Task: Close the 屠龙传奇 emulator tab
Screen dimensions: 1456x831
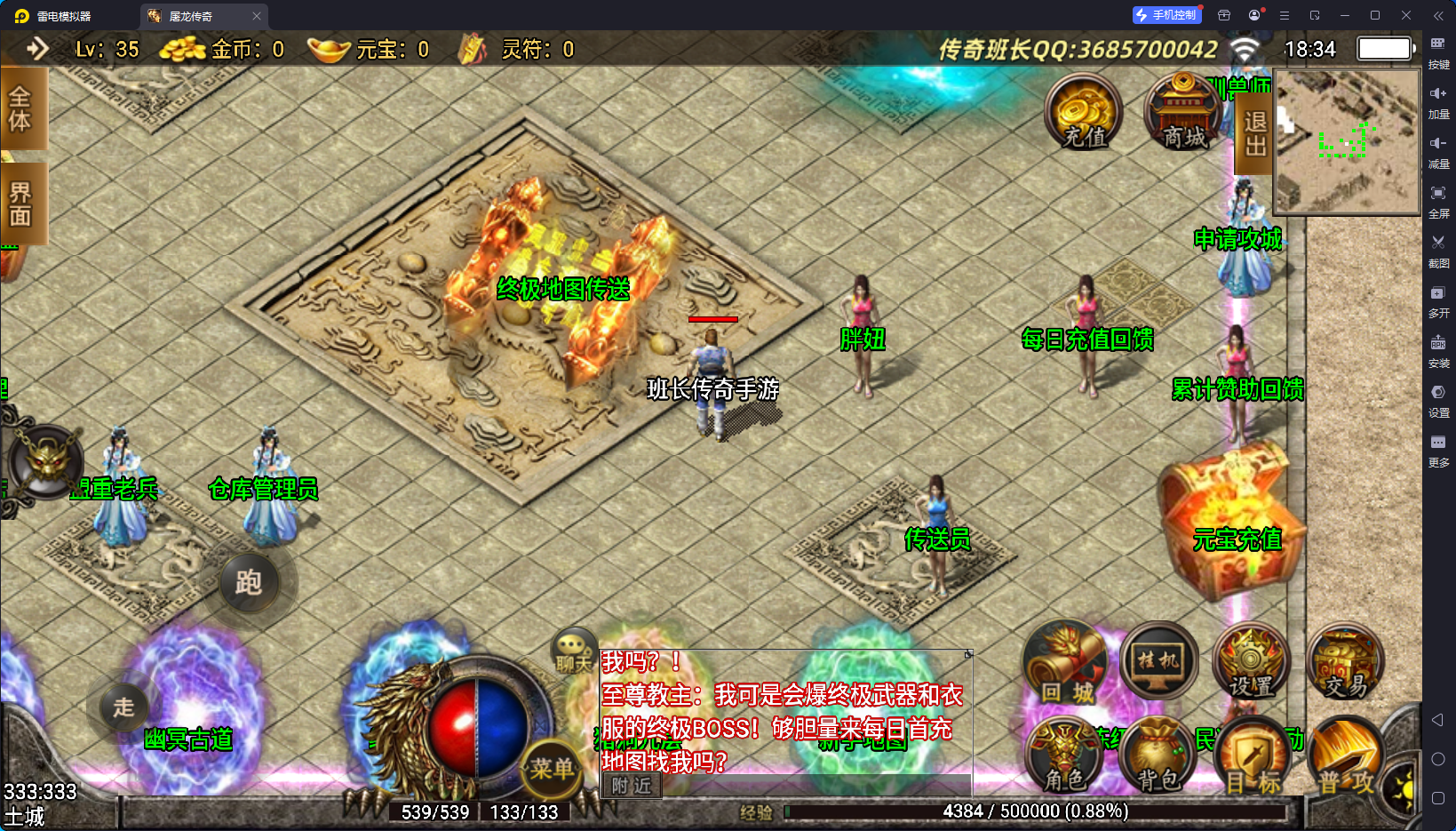Action: 257,16
